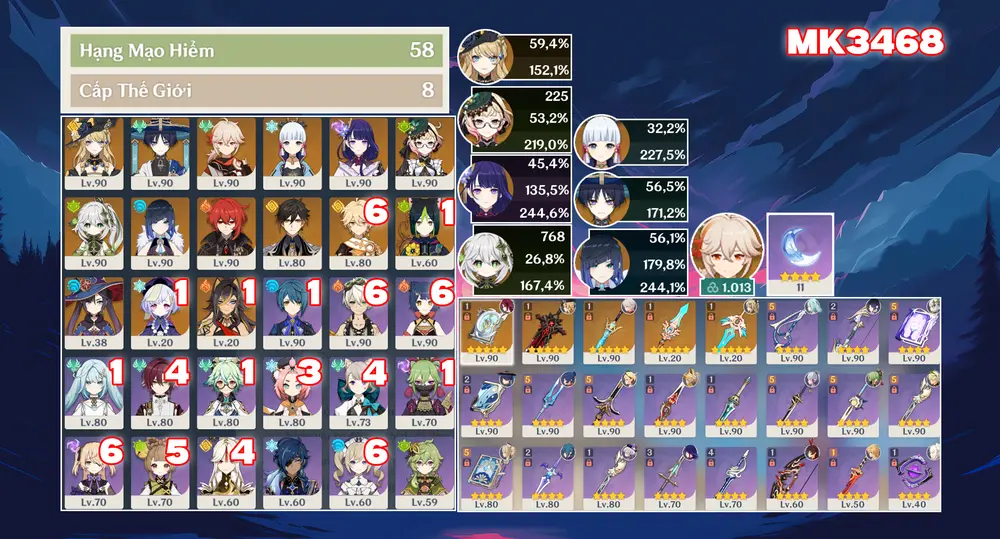1000x539 pixels.
Task: Open Ayaka's round portrait beside 227,5%
Action: click(x=603, y=145)
